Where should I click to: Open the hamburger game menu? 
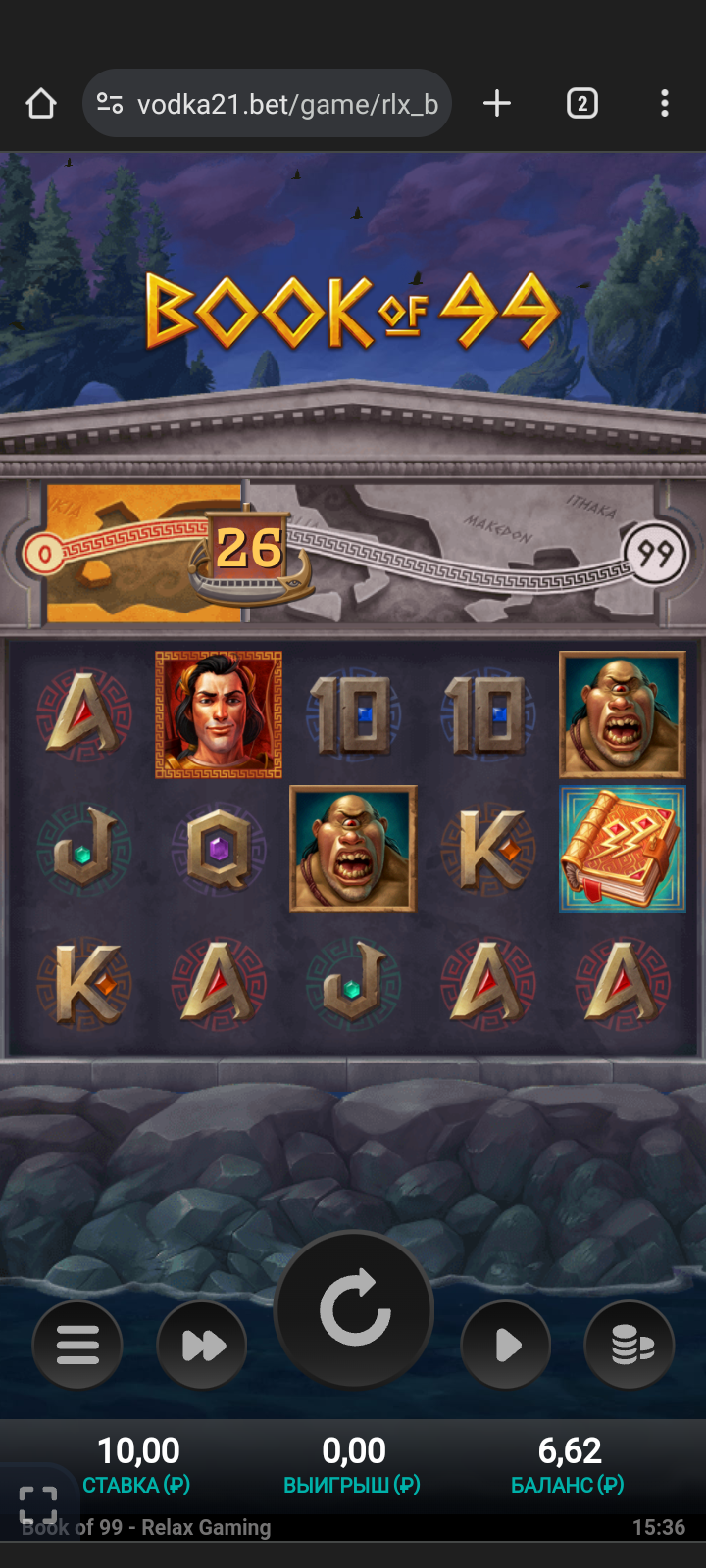(77, 1345)
